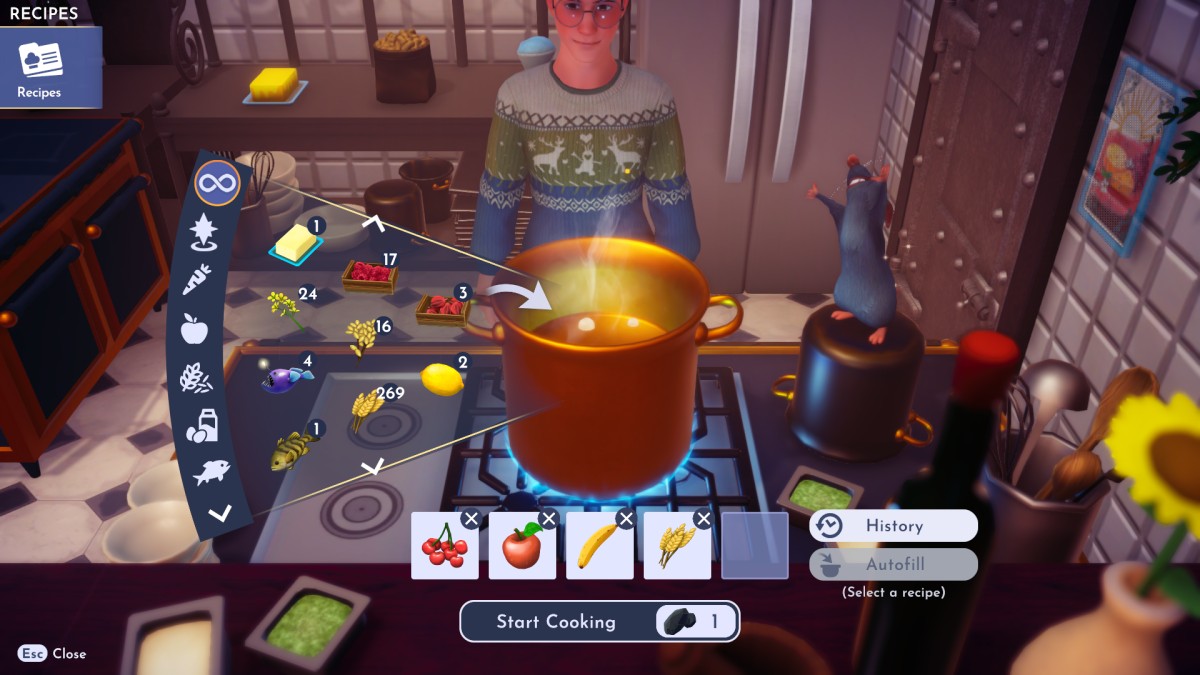1200x675 pixels.
Task: Filter ingredients by apple fruit category
Action: coord(193,328)
